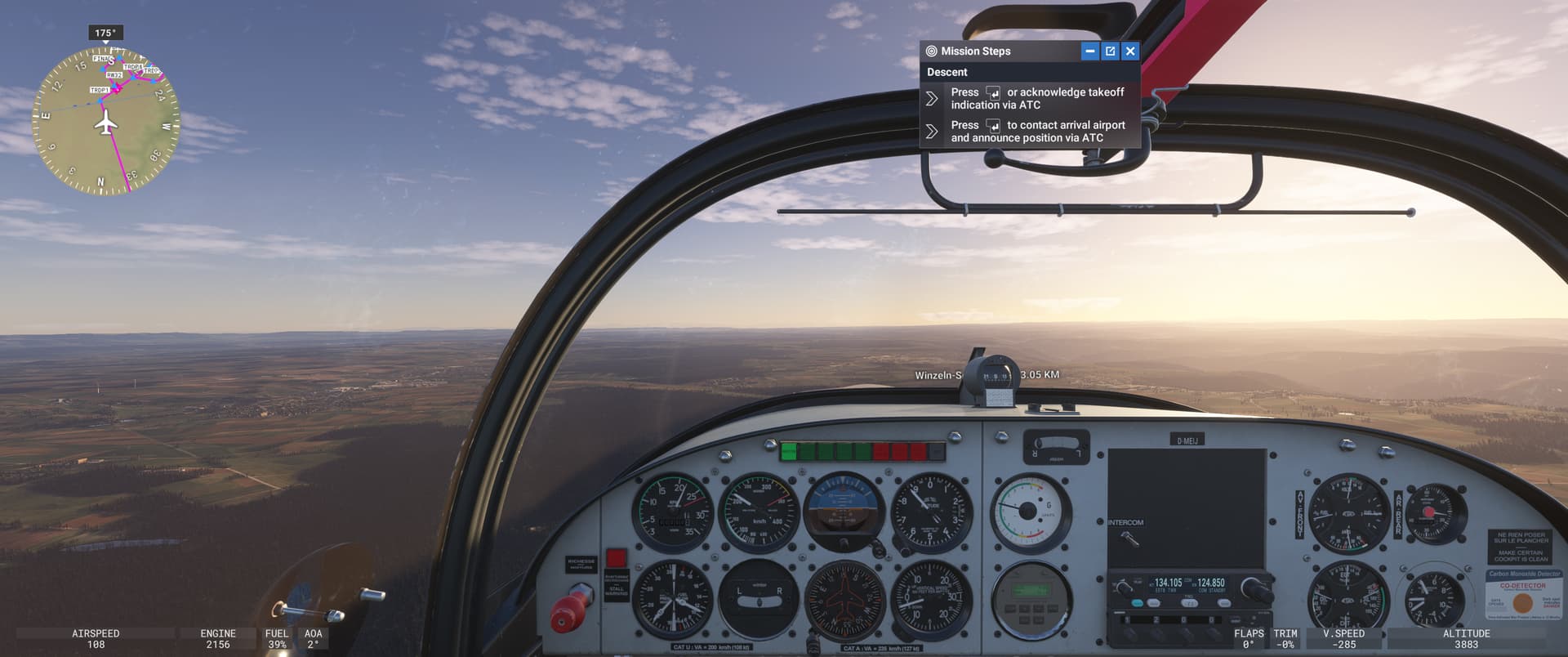Image resolution: width=1568 pixels, height=657 pixels.
Task: Expand the takeoff acknowledgment mission step chevron
Action: (x=932, y=98)
